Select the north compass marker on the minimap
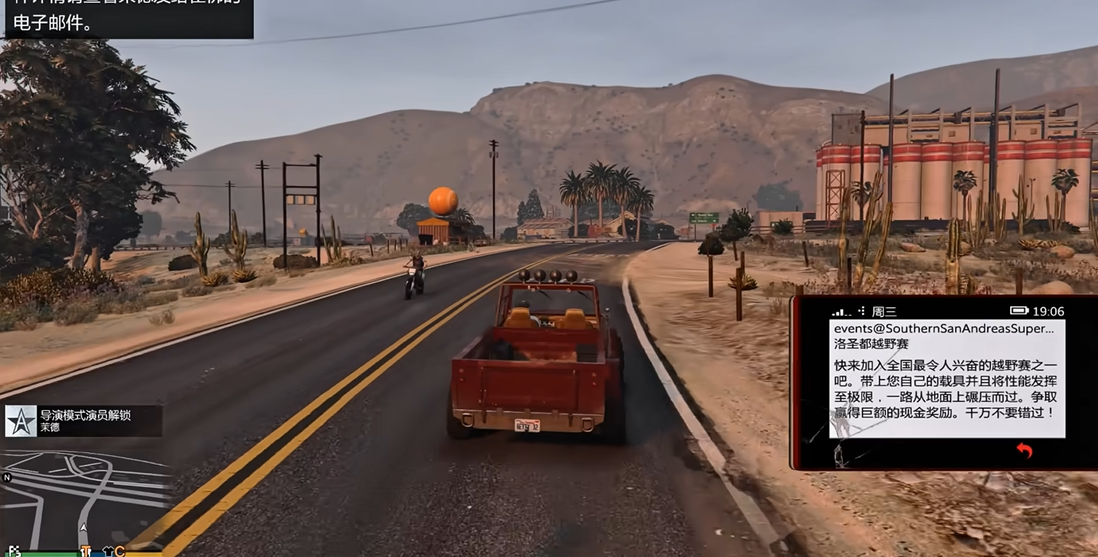 pos(7,478)
